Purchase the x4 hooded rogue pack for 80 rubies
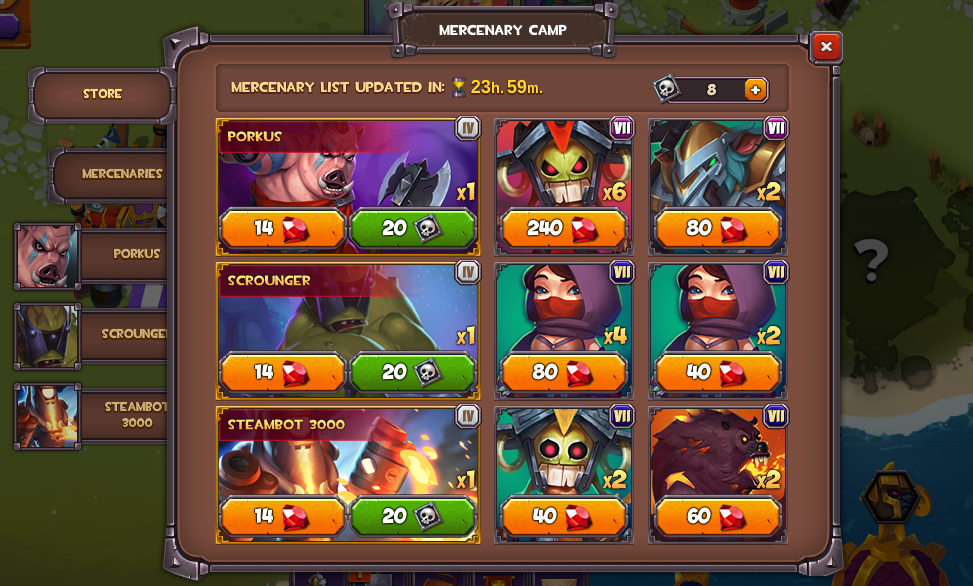Screen dimensions: 973x586 coord(564,373)
